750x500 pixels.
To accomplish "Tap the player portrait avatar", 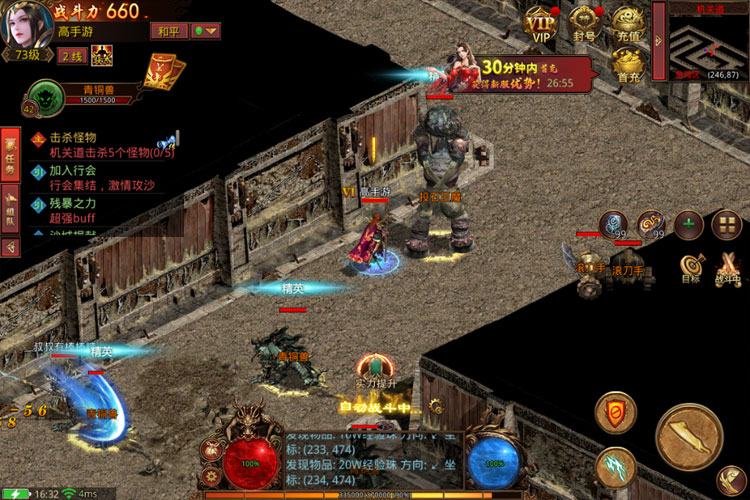I will tap(26, 22).
